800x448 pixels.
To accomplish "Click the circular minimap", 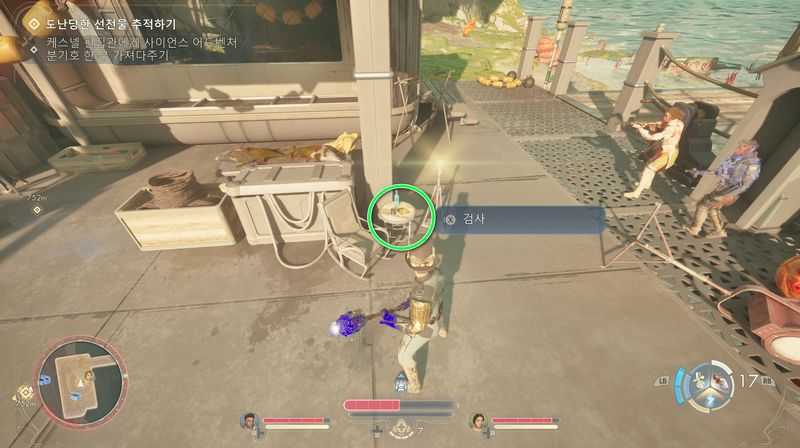I will (81, 379).
